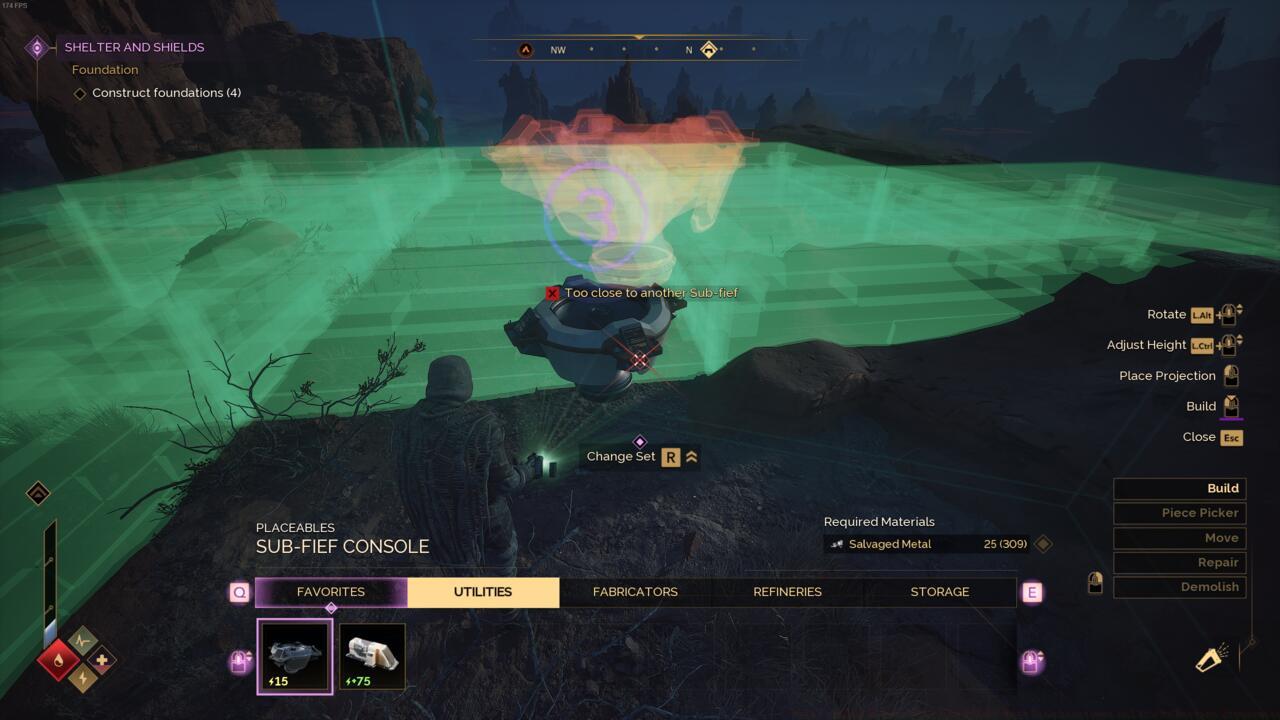Screen dimensions: 1280x720
Task: Click the Demolish button
Action: [x=1180, y=587]
